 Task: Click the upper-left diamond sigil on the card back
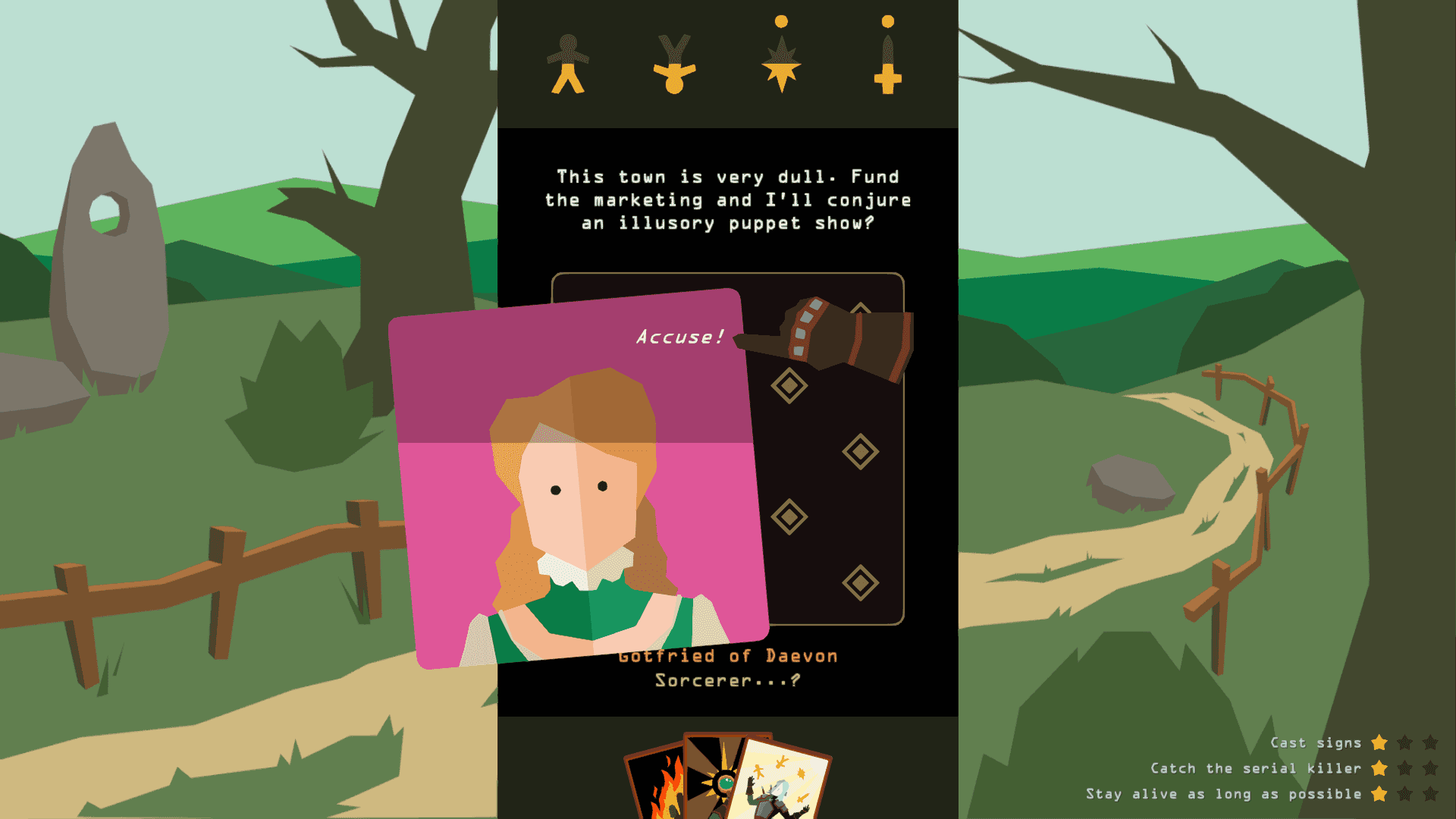coord(789,387)
